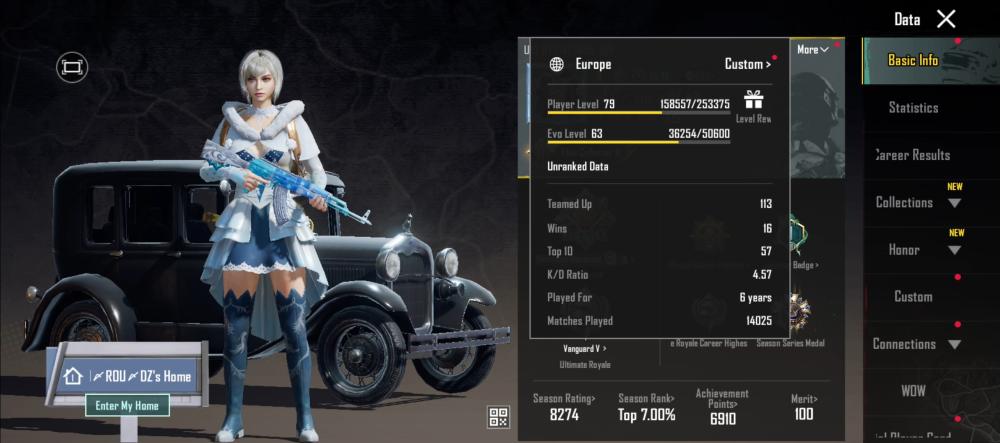Claim the Level Reward gift box

tap(753, 100)
